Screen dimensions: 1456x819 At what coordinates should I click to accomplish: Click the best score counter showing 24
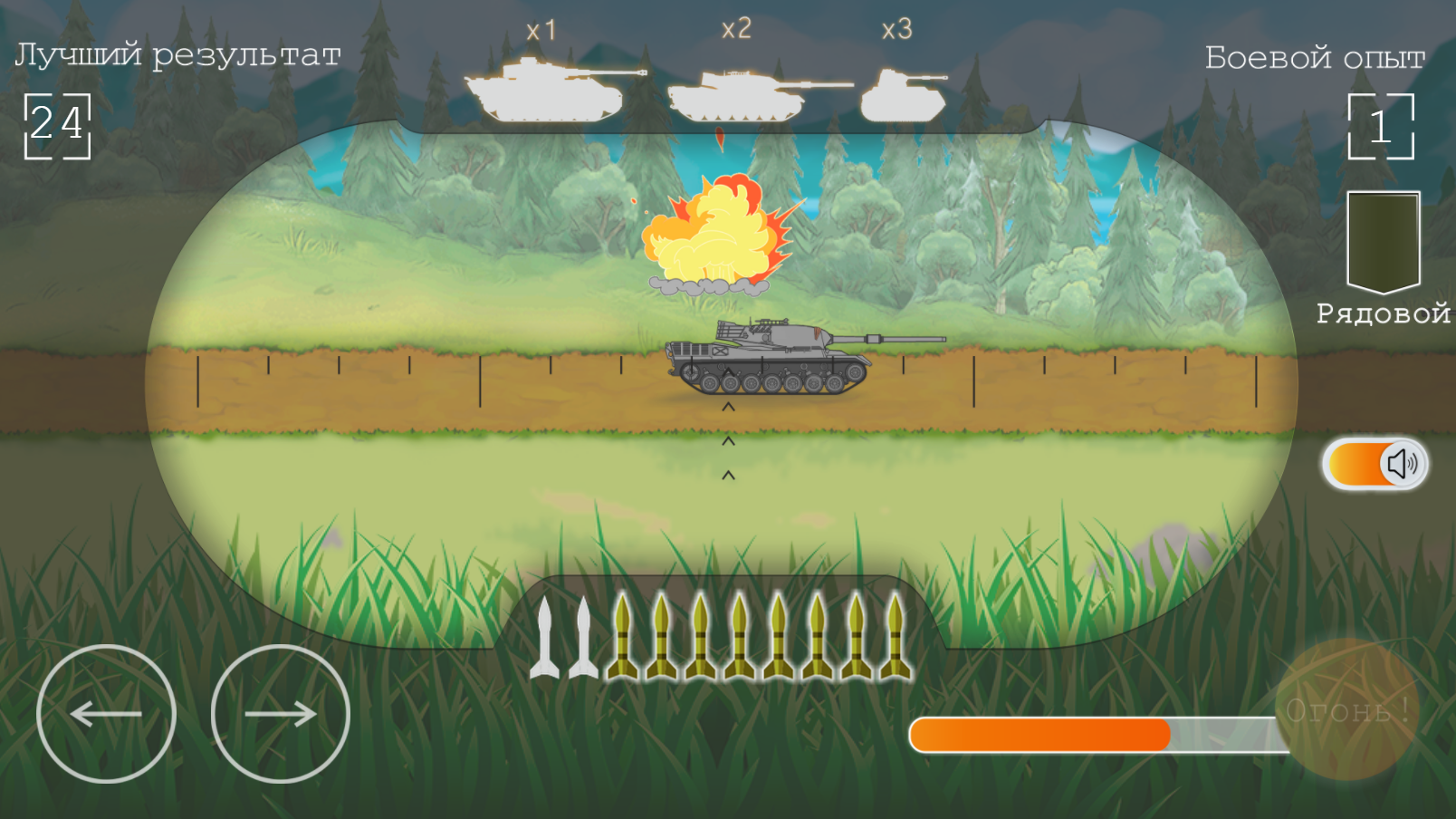(59, 125)
